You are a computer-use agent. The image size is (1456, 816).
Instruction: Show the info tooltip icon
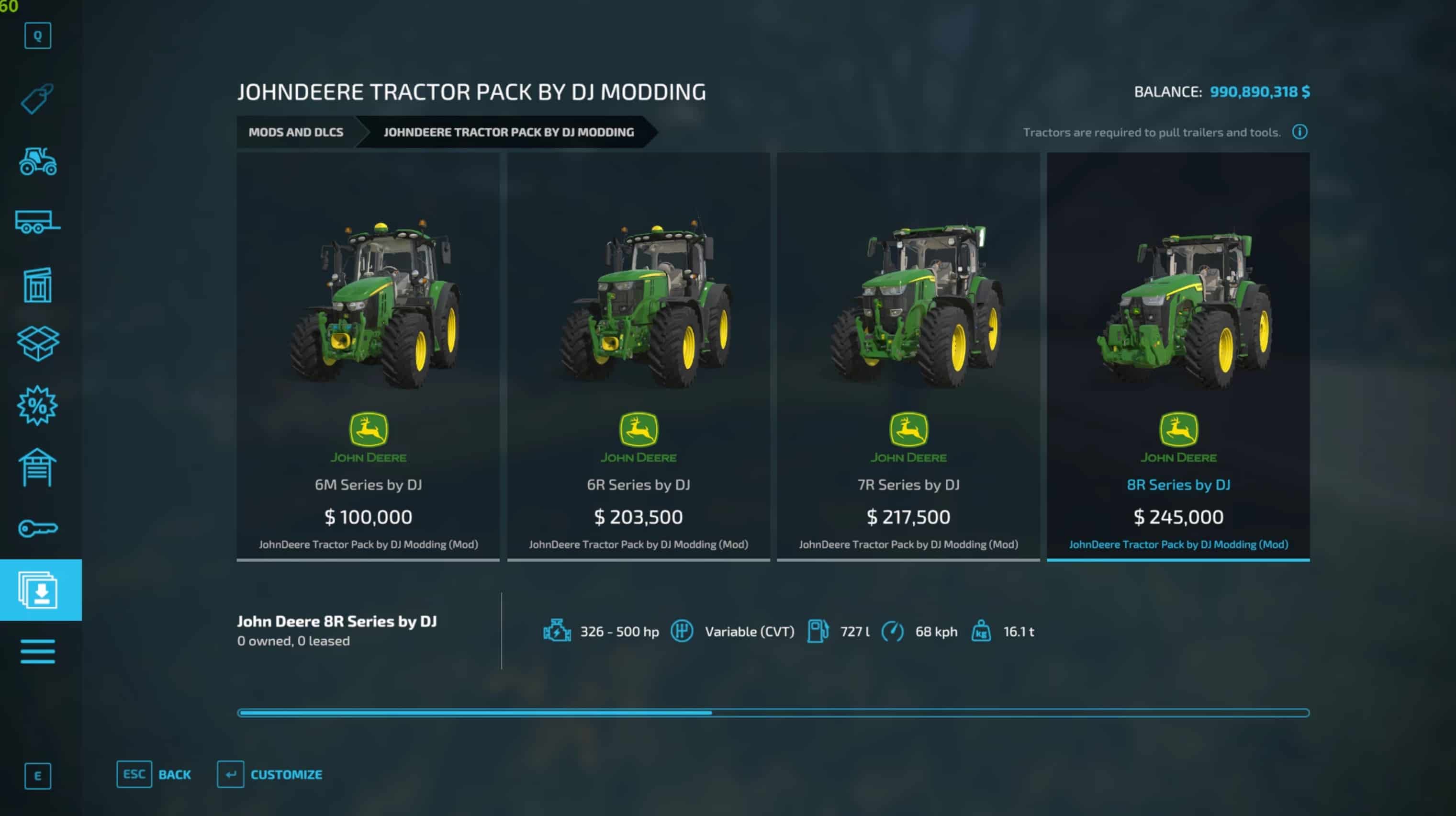tap(1299, 132)
